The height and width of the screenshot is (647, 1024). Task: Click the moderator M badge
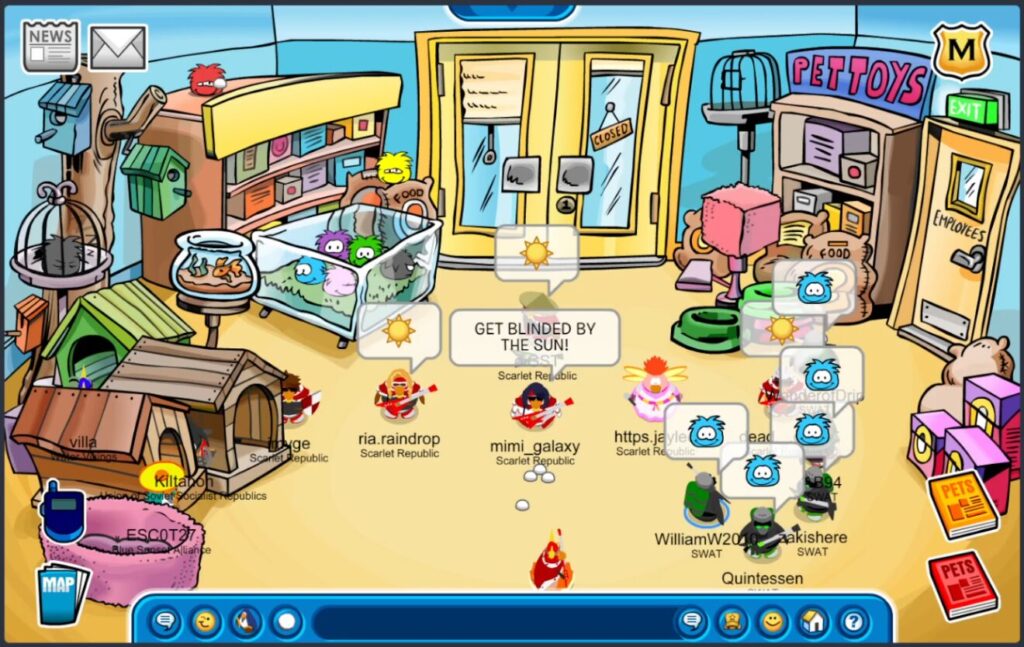click(960, 50)
